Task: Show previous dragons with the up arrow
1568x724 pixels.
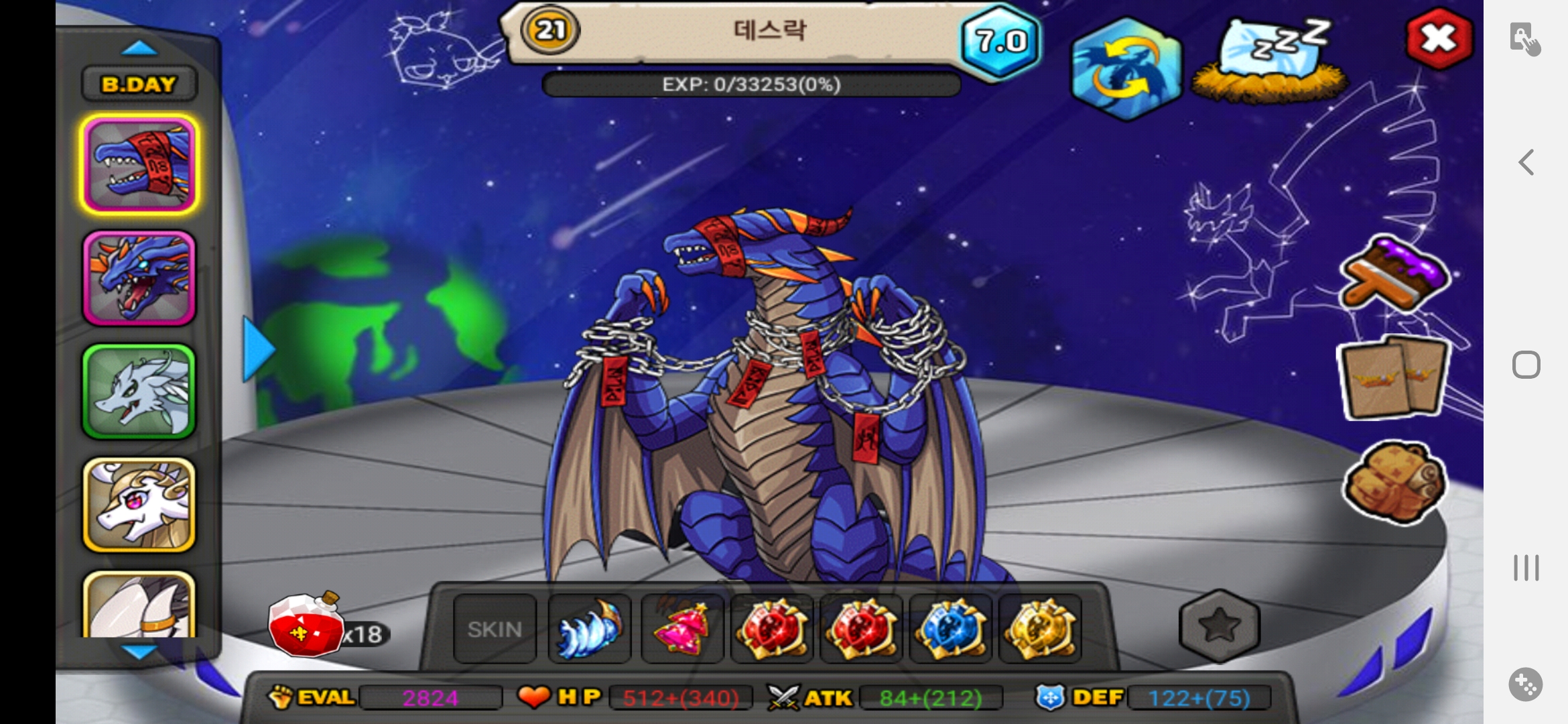Action: 139,48
